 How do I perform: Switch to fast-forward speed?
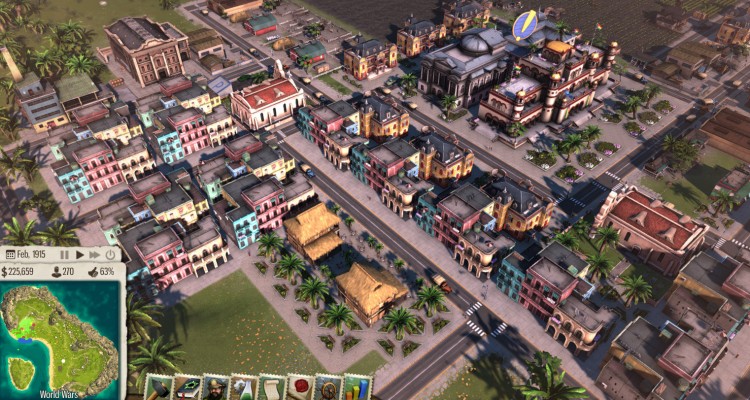(x=94, y=255)
